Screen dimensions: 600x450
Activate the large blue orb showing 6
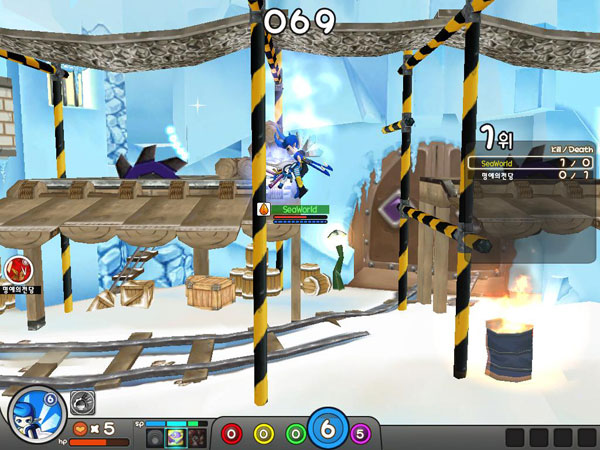coord(327,431)
